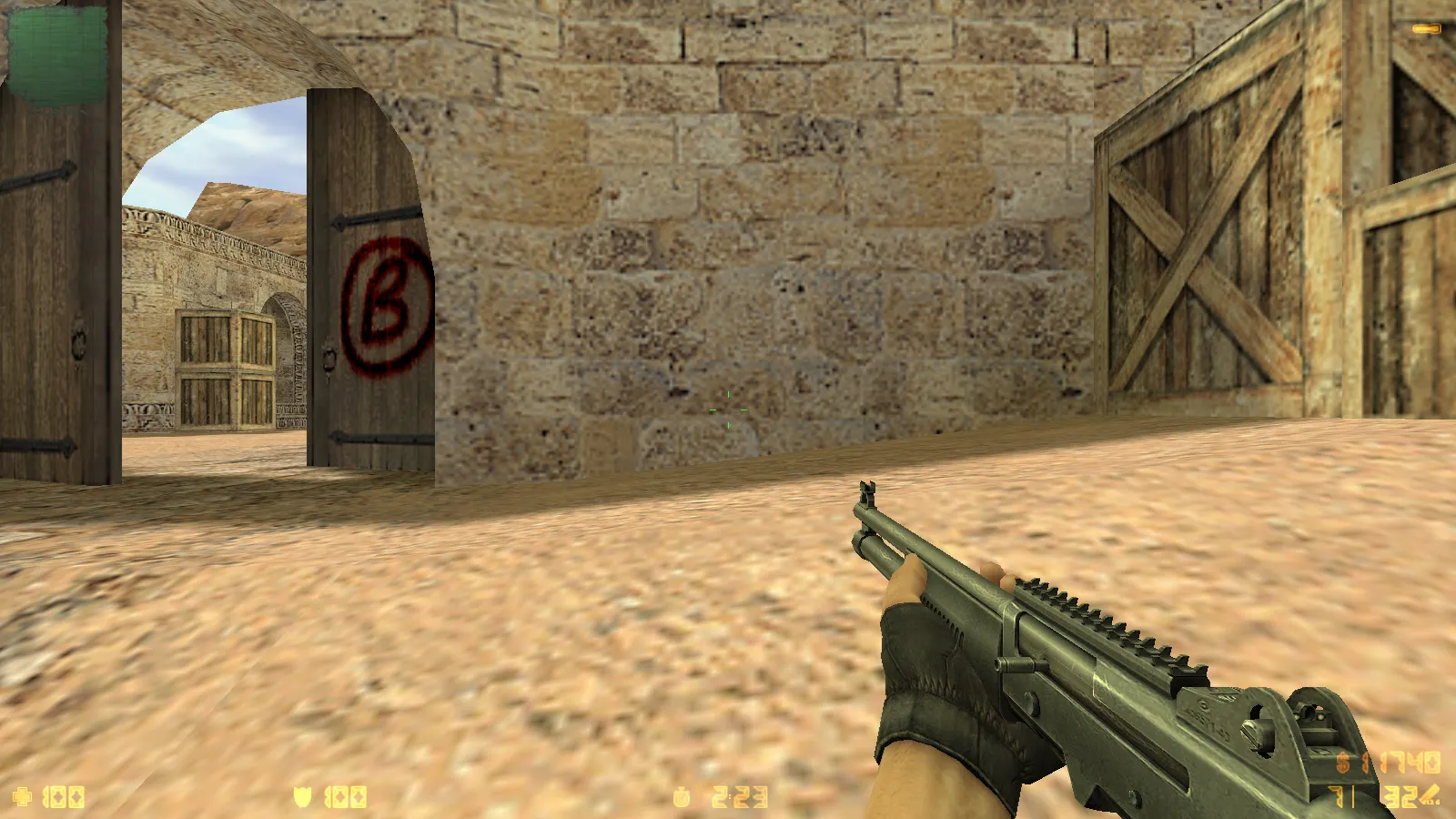This screenshot has width=1456, height=819.
Task: Click the red B bombsite spray on door
Action: [382, 302]
